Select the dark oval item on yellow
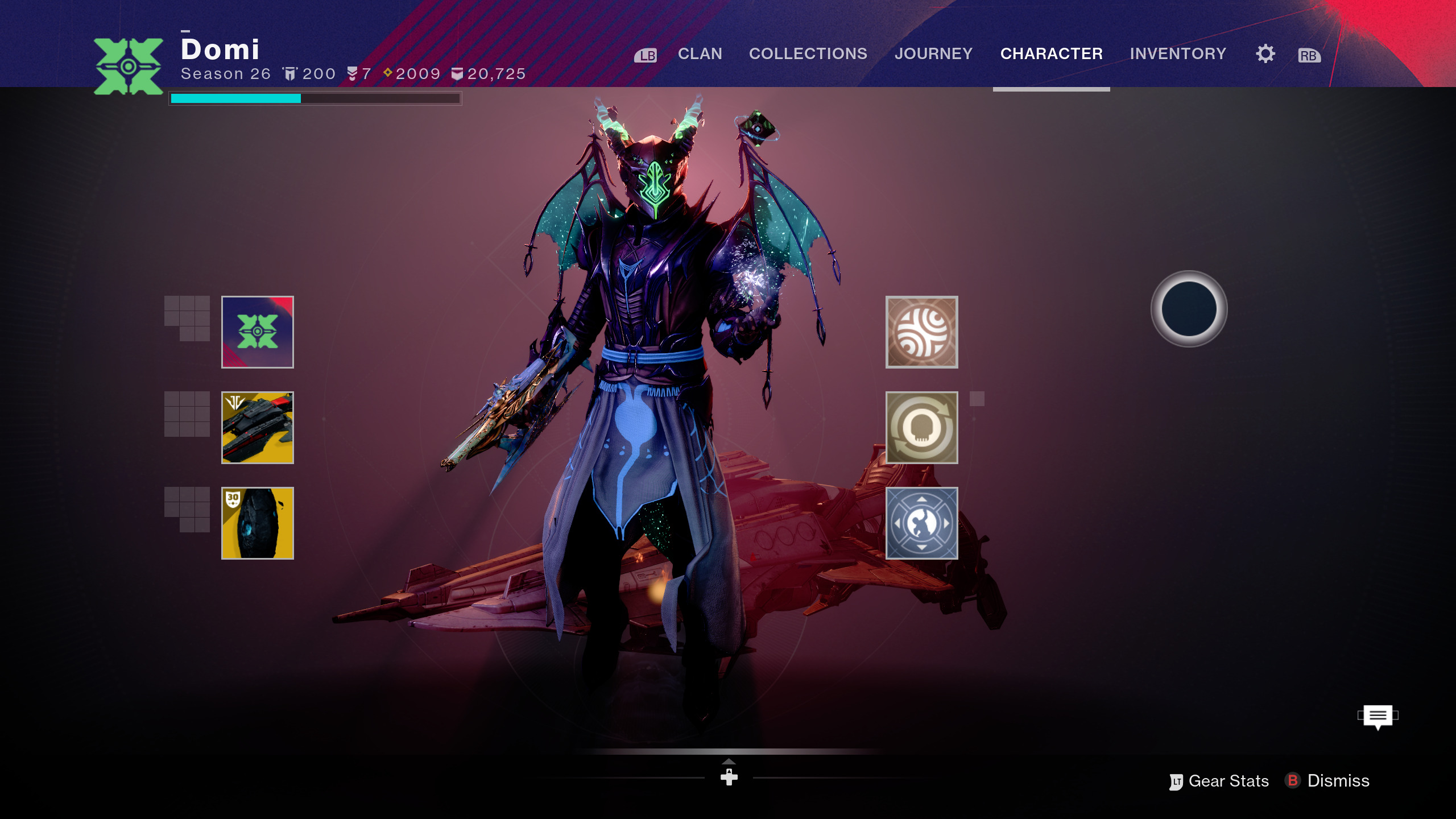This screenshot has width=1456, height=819. (x=258, y=523)
